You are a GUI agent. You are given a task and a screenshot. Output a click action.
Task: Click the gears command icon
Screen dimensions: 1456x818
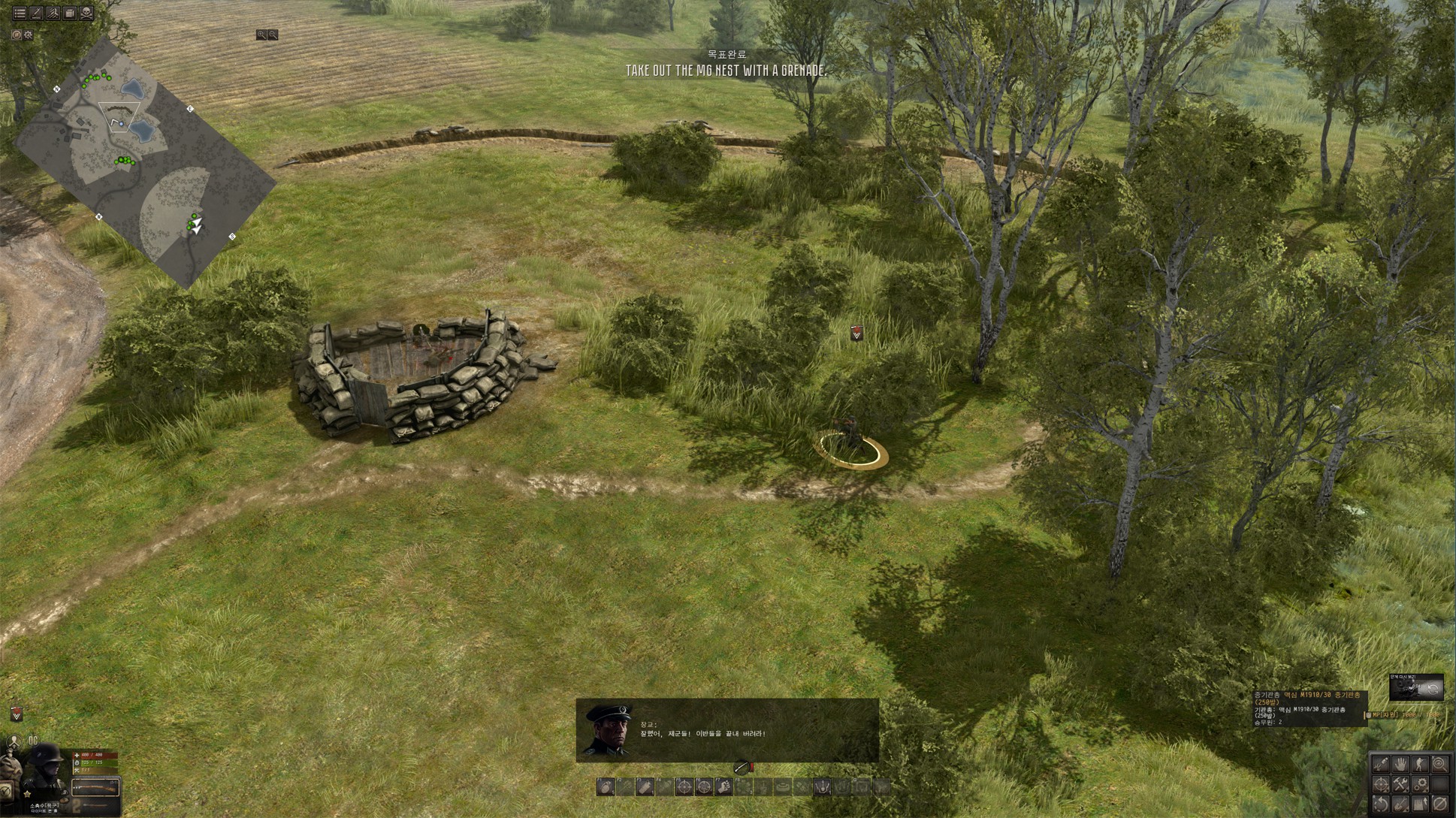click(x=1420, y=784)
